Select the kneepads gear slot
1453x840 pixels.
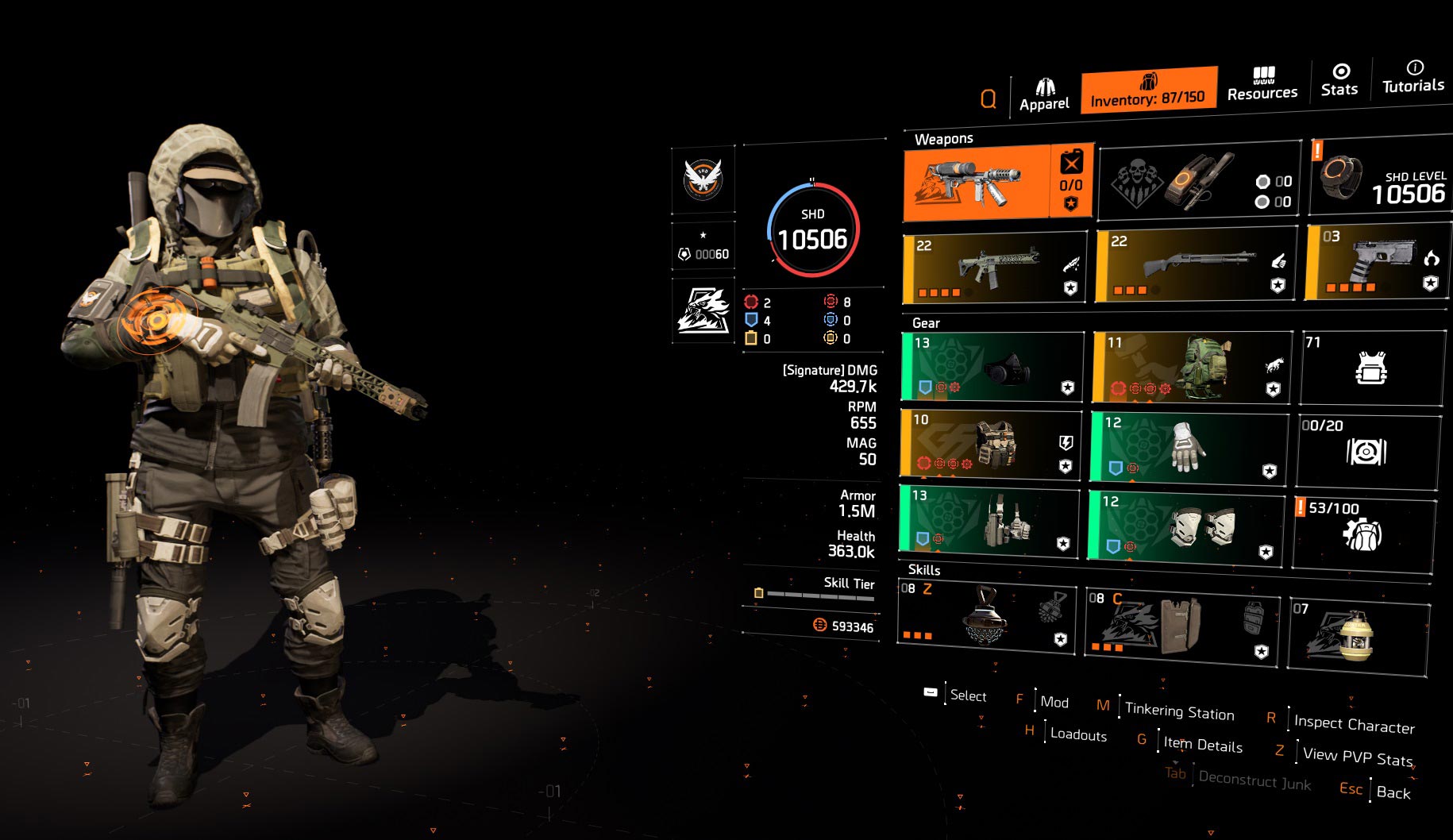click(1185, 524)
